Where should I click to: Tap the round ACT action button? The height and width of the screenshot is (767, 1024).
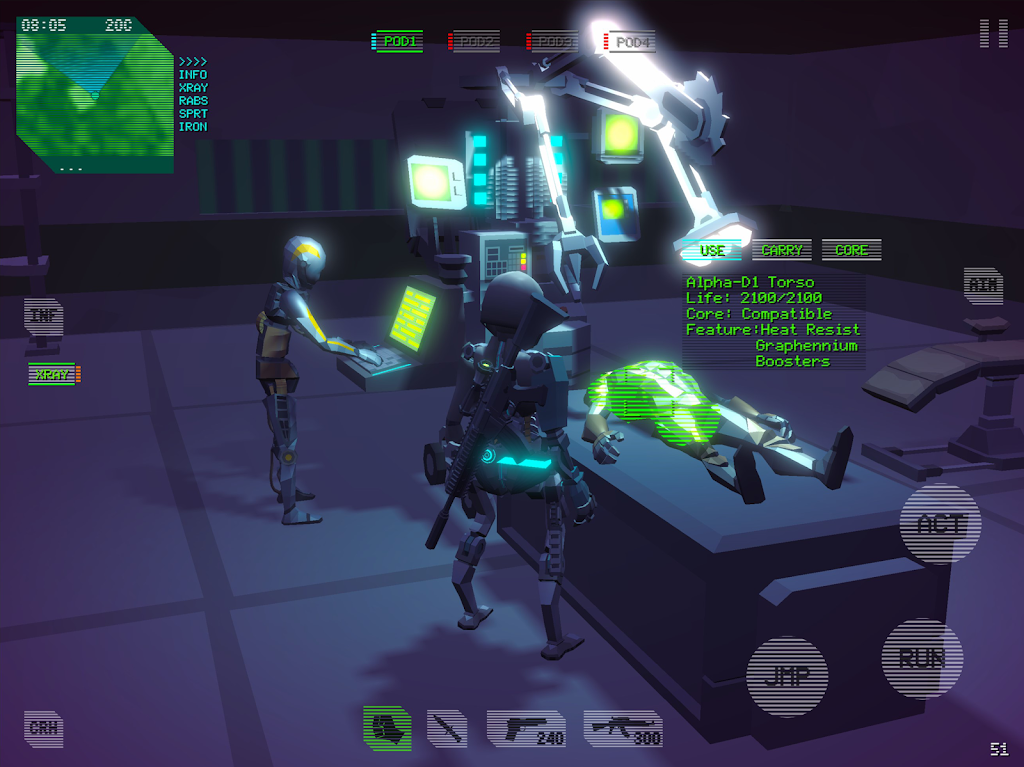(x=940, y=525)
